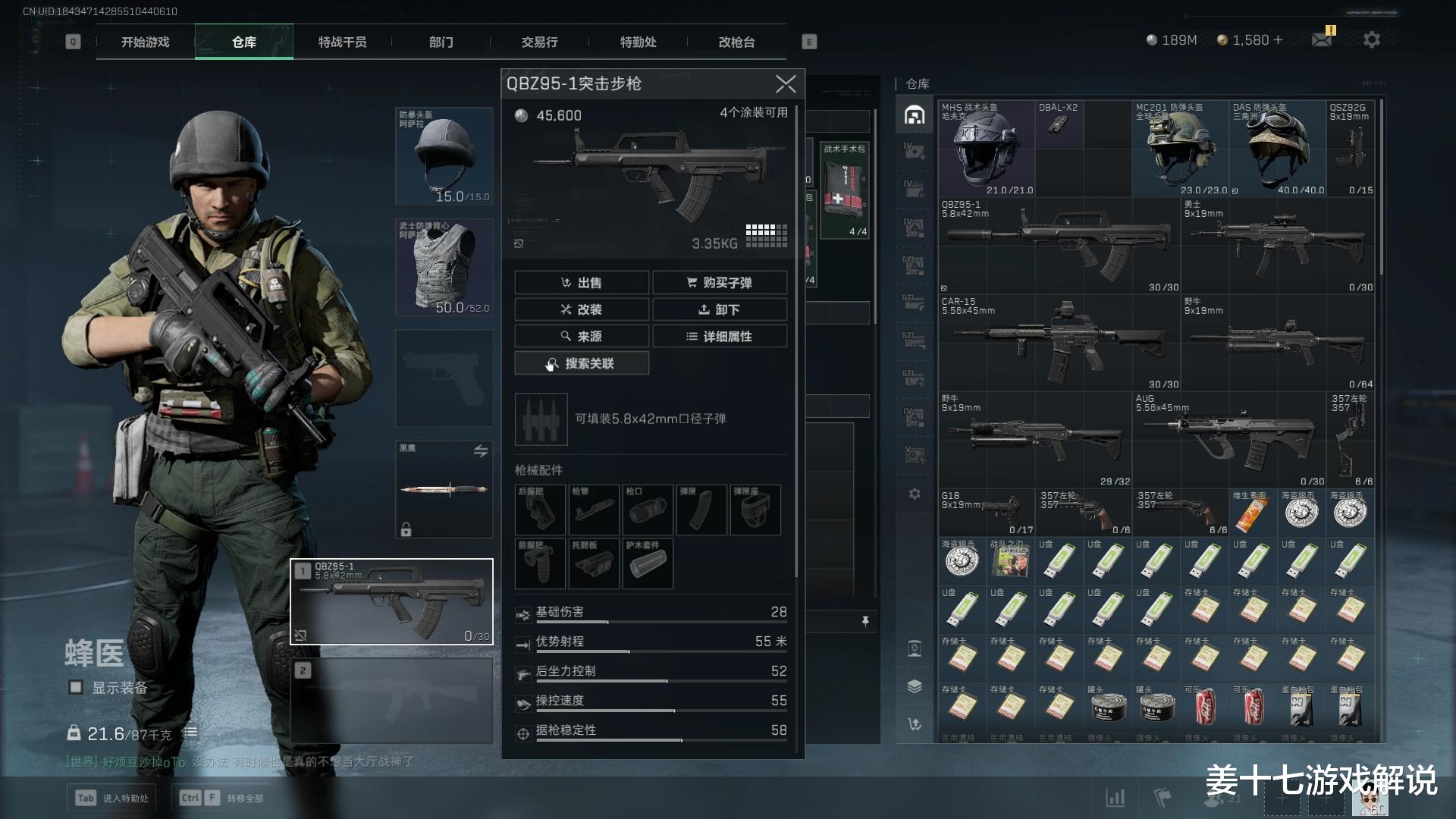Show the weapon's 来源 source
Screen dimensions: 1456x819
[582, 336]
